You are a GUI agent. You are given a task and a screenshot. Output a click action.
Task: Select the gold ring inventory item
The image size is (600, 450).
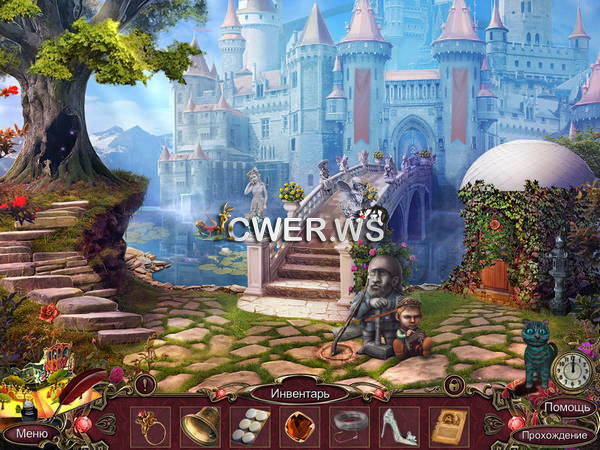pos(151,425)
